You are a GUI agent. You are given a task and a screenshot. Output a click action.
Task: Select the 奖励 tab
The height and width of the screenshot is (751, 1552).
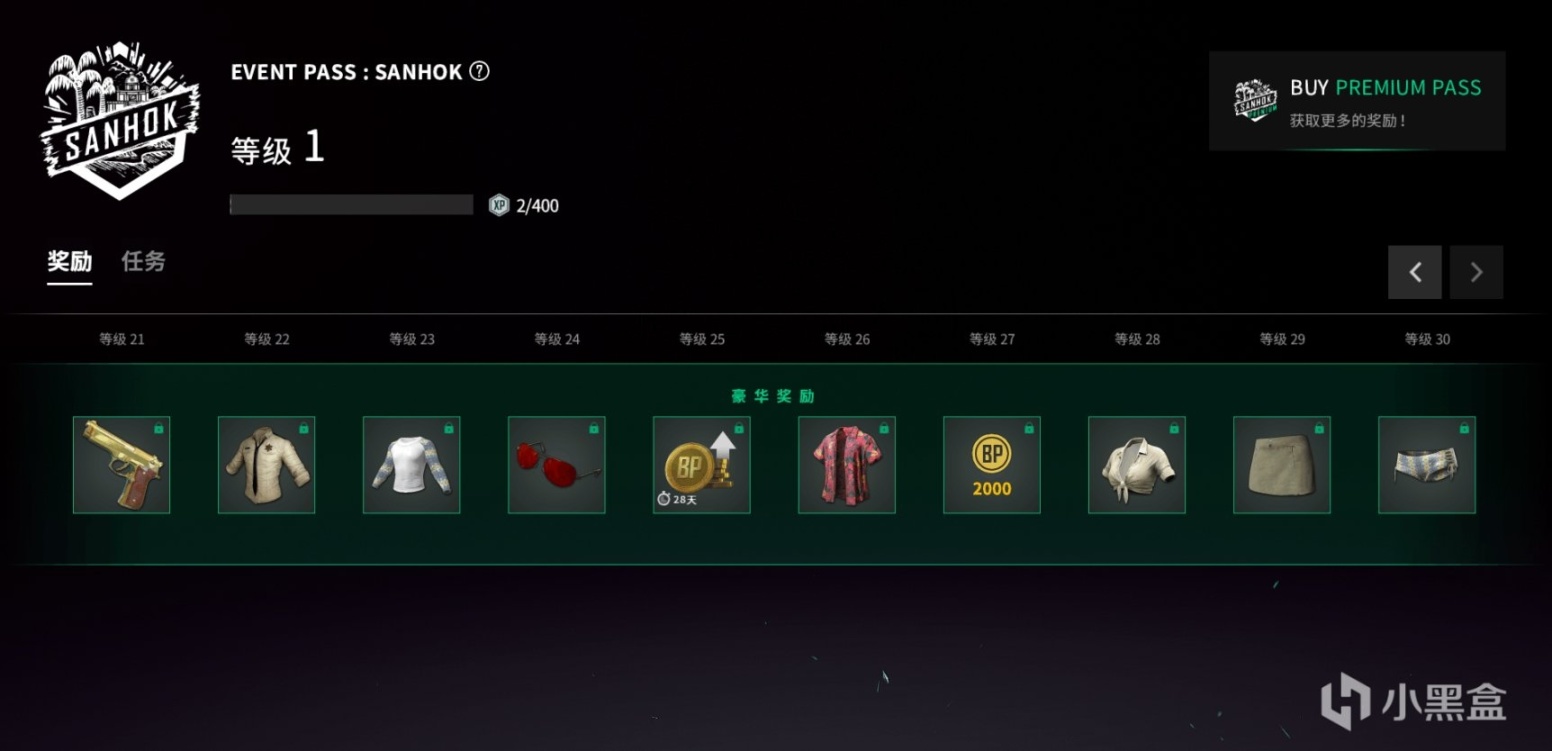pos(68,261)
